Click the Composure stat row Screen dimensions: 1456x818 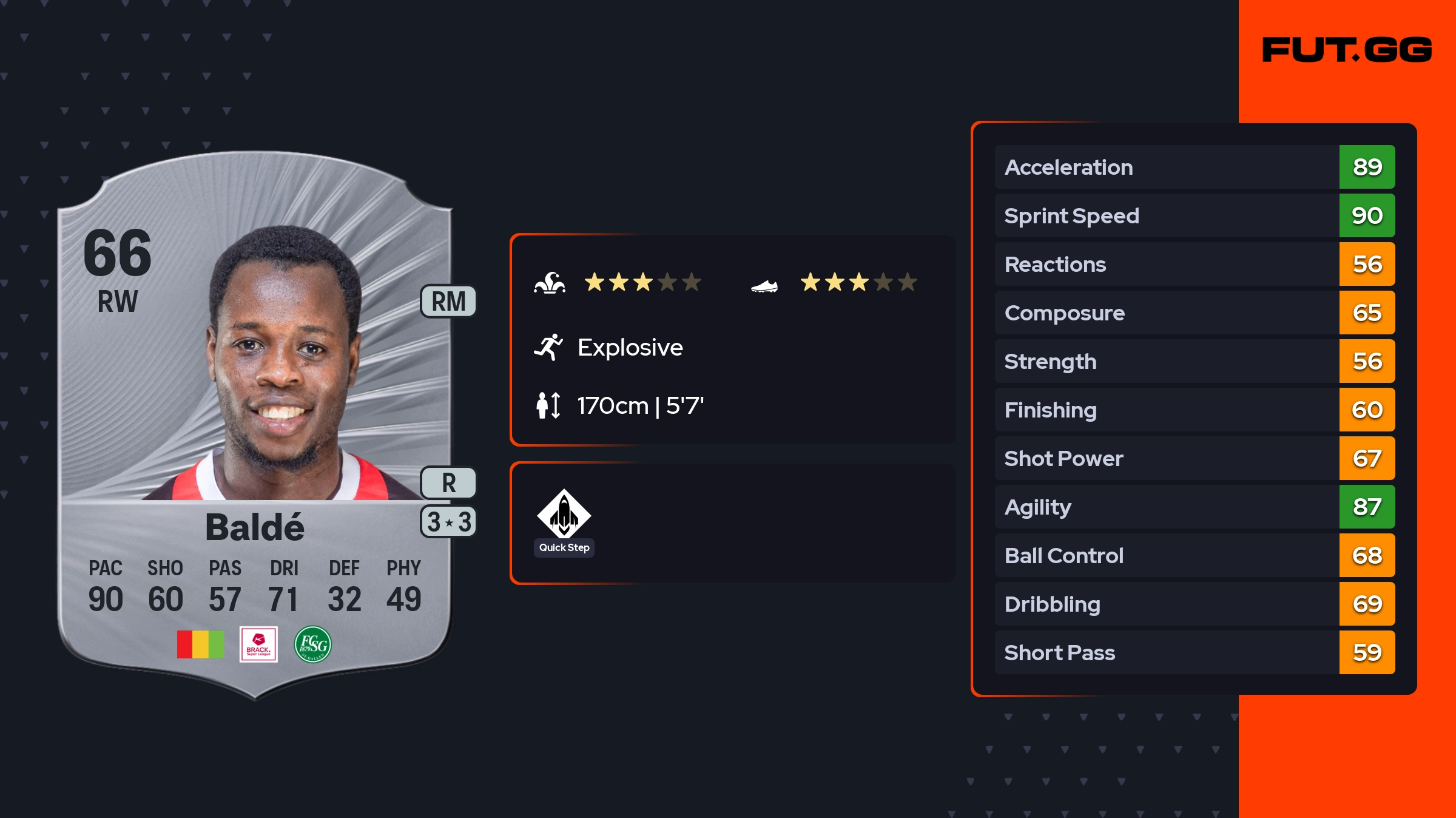click(x=1194, y=313)
